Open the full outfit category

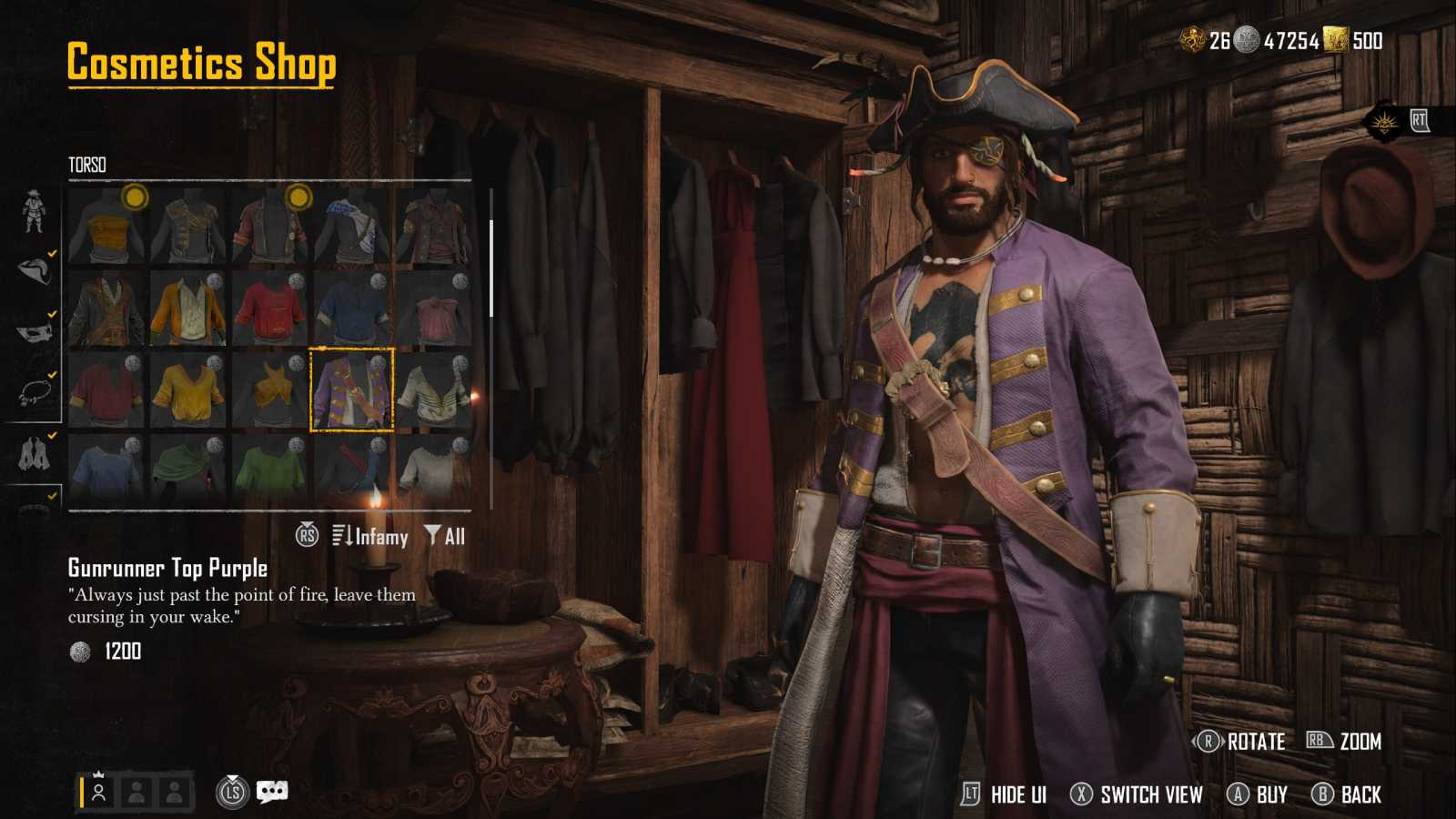click(x=34, y=211)
